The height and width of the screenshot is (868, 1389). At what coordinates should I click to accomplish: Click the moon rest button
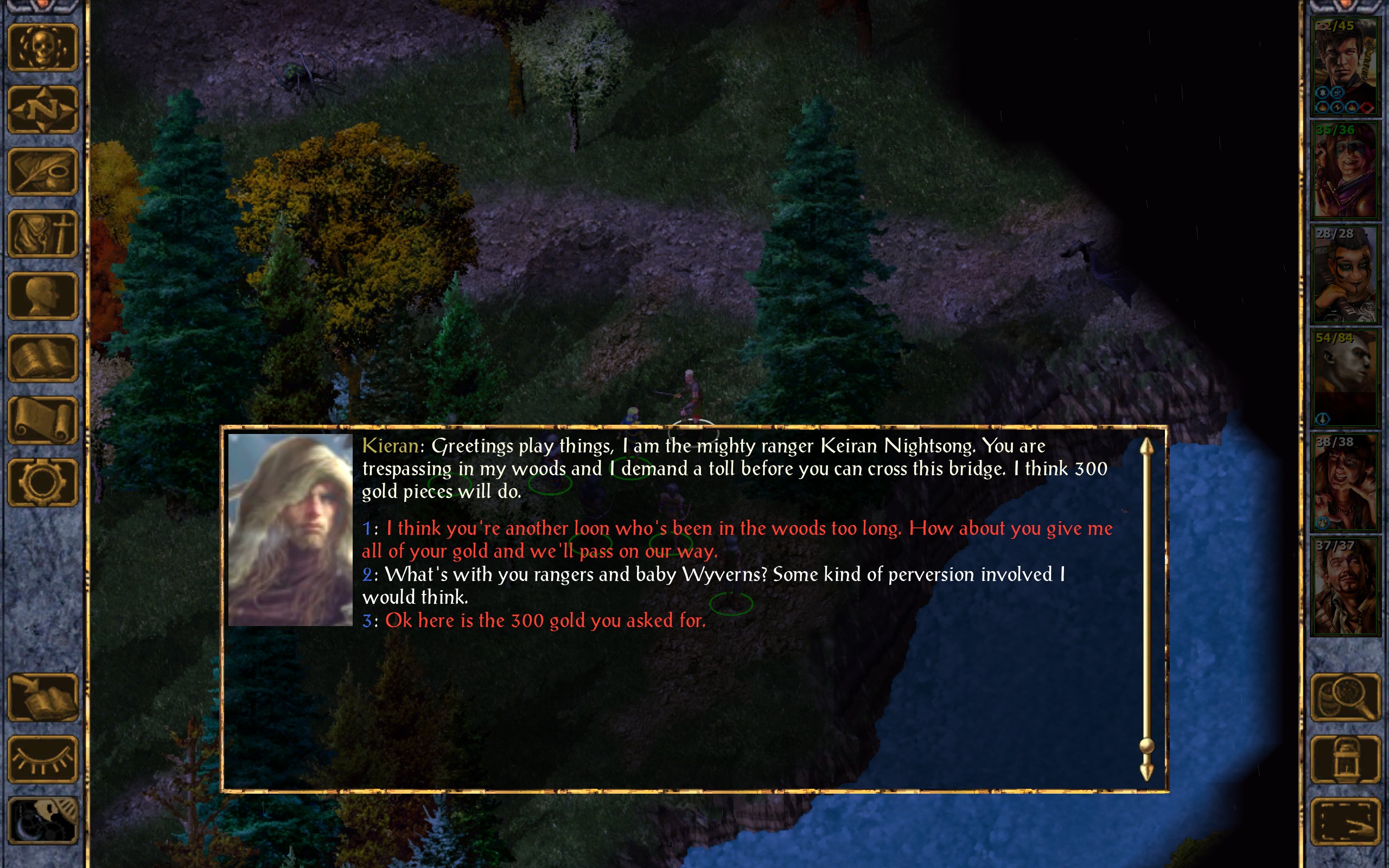pos(42,821)
